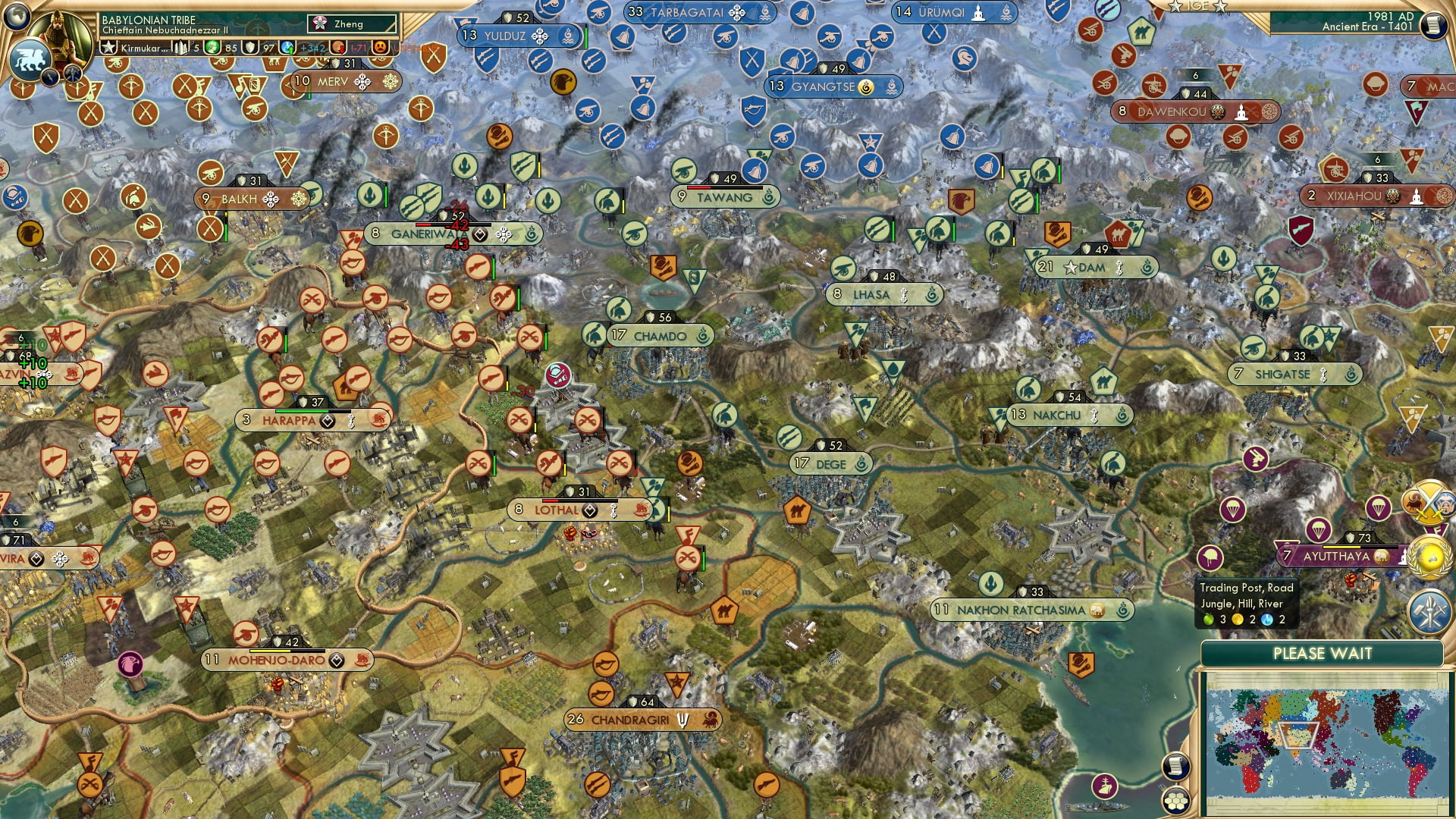The height and width of the screenshot is (819, 1456).
Task: Click Ayutthaya's yellow production progress bar
Action: pos(1341,548)
